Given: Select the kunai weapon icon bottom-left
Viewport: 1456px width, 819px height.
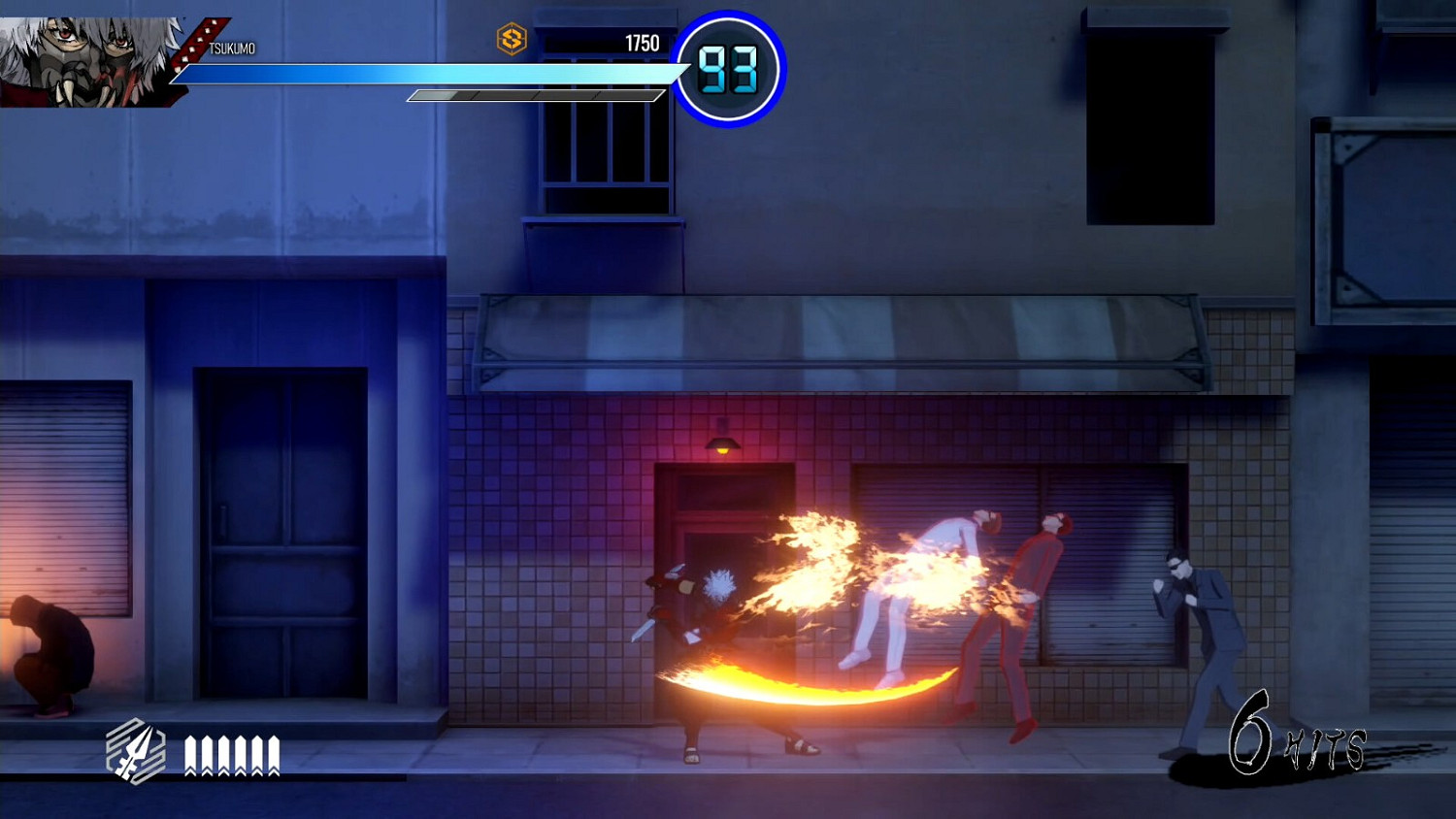Looking at the screenshot, I should pos(136,752).
